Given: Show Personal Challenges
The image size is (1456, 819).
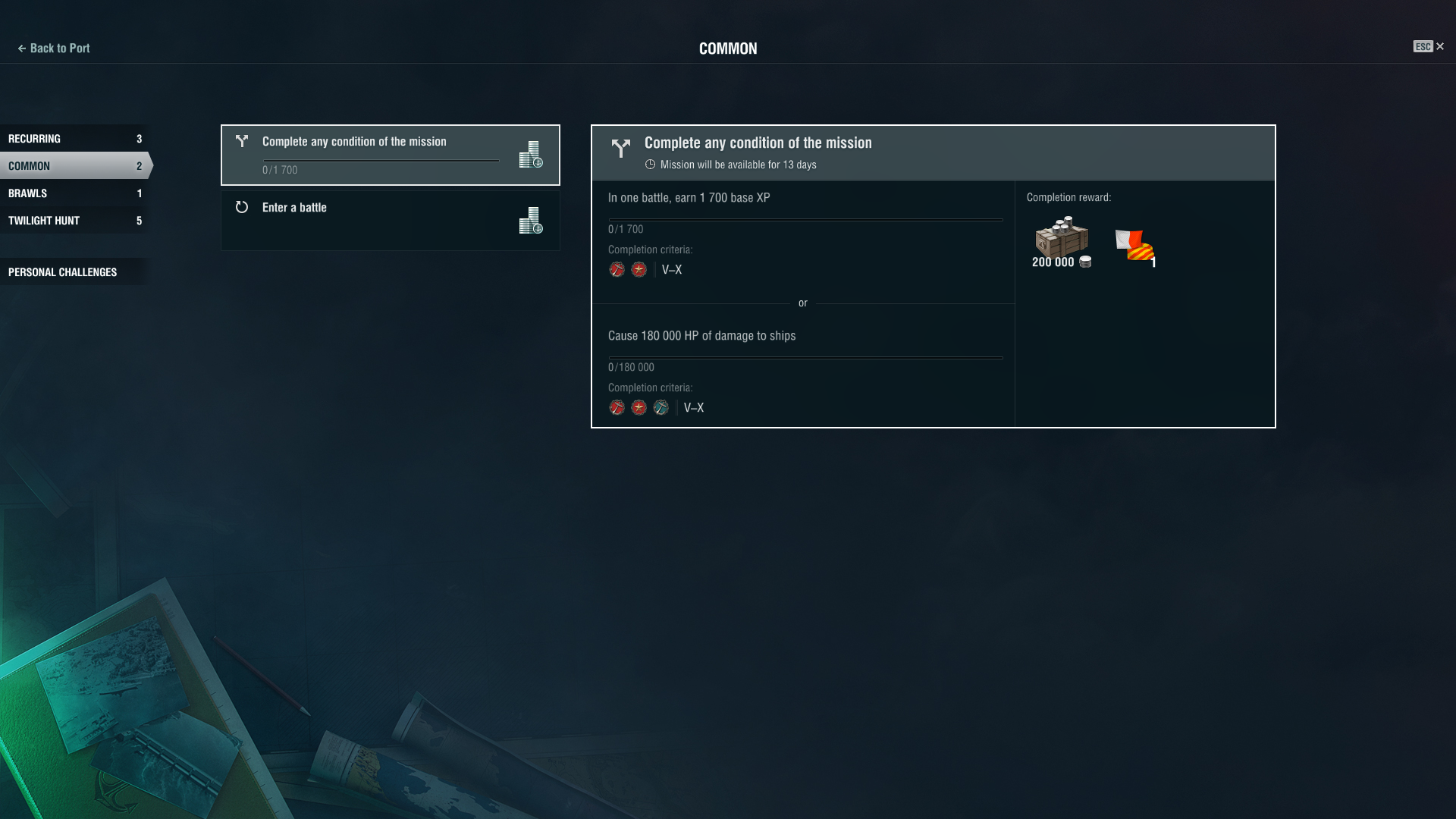Looking at the screenshot, I should click(74, 272).
